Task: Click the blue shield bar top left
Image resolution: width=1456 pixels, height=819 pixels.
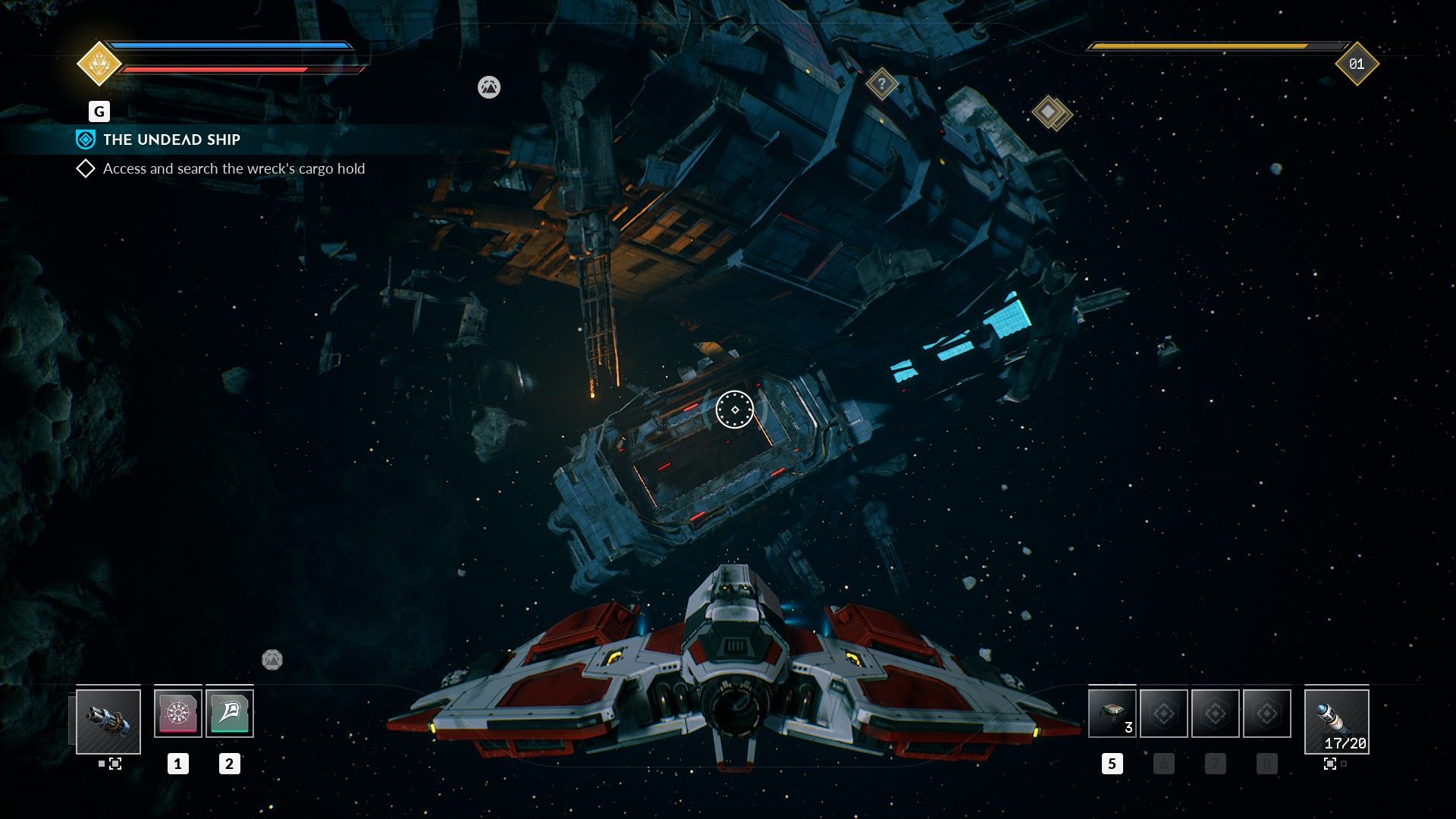Action: [x=227, y=45]
